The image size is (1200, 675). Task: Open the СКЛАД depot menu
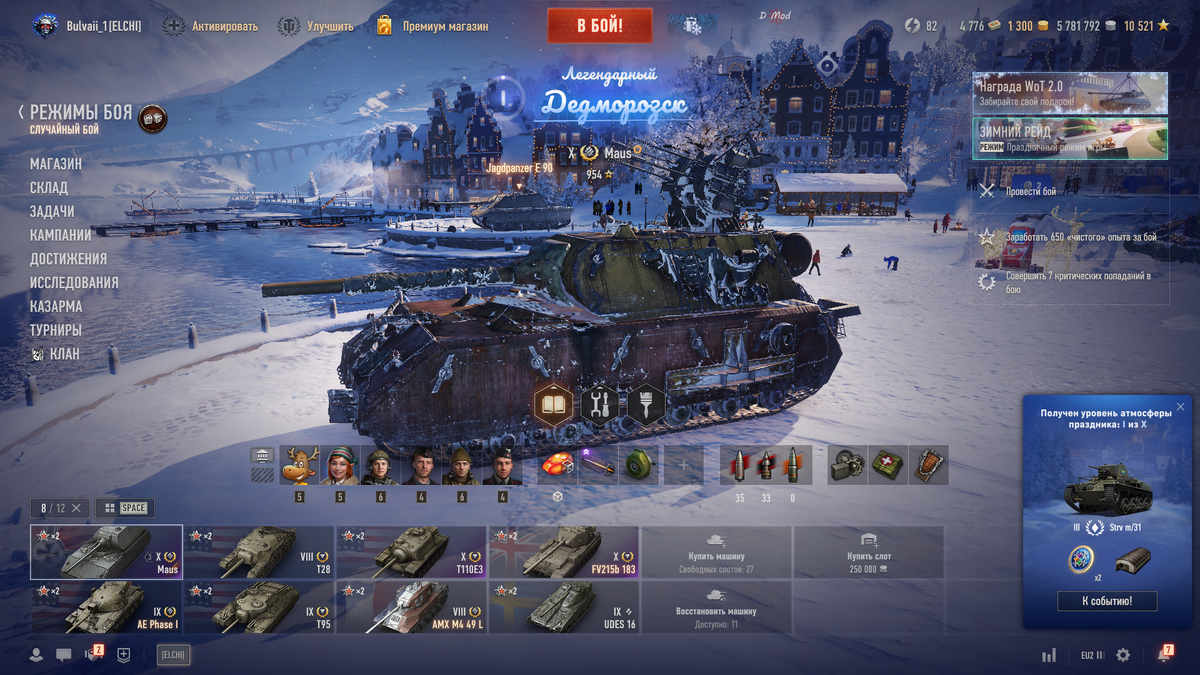pyautogui.click(x=49, y=188)
